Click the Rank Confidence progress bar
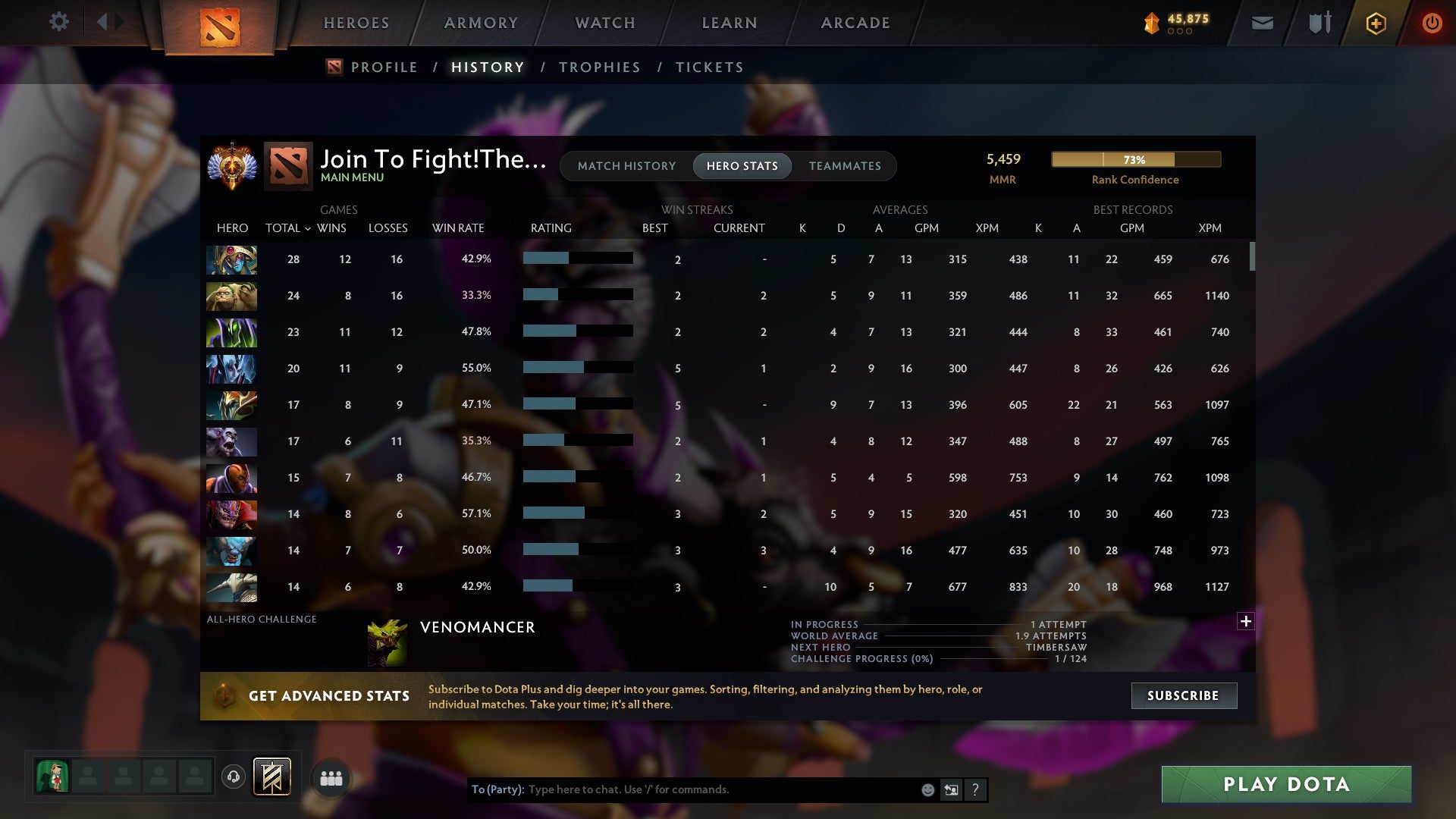The image size is (1456, 819). [1135, 159]
